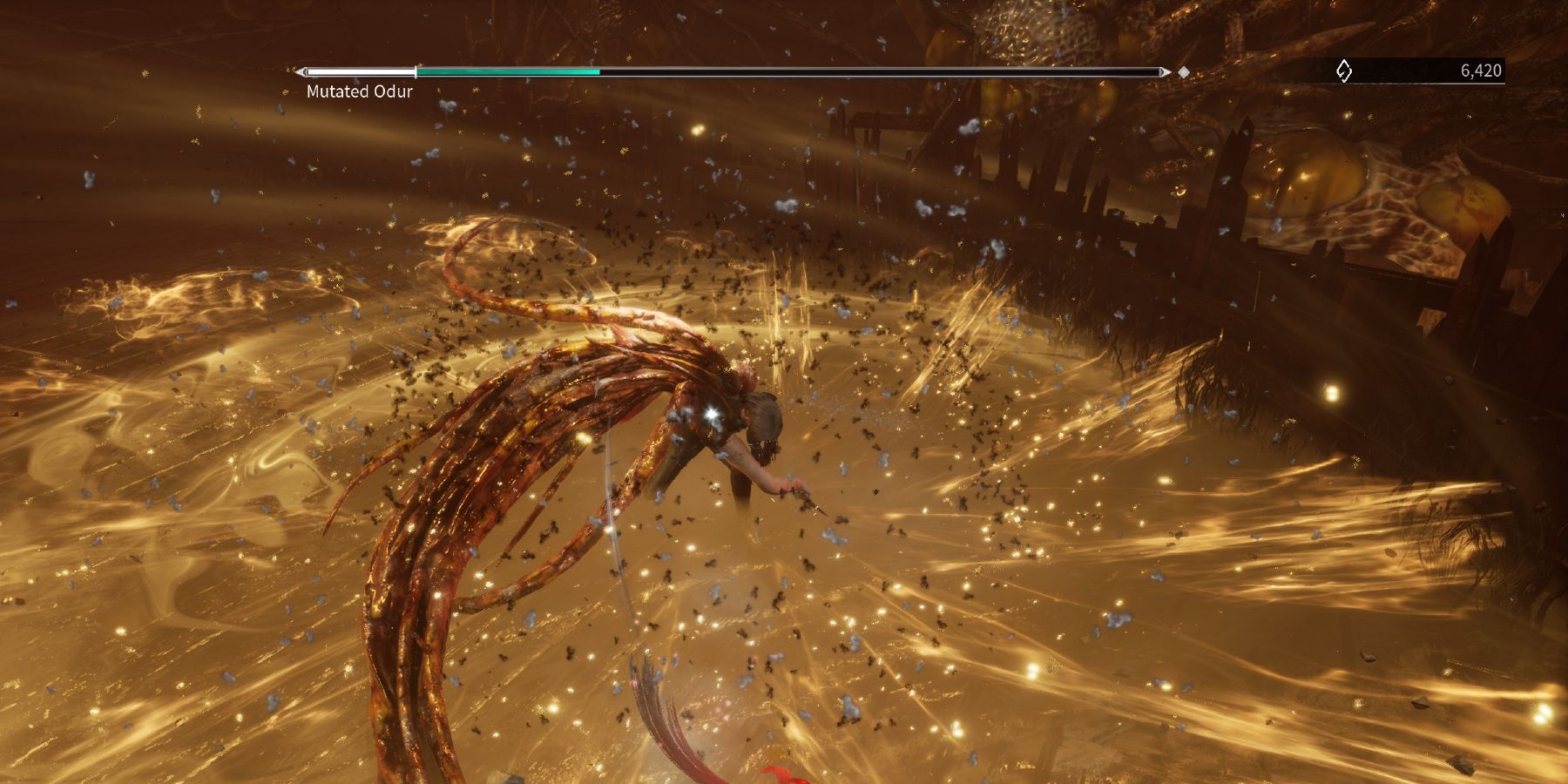Open details on the Mutated Odur nameplate

pyautogui.click(x=357, y=91)
